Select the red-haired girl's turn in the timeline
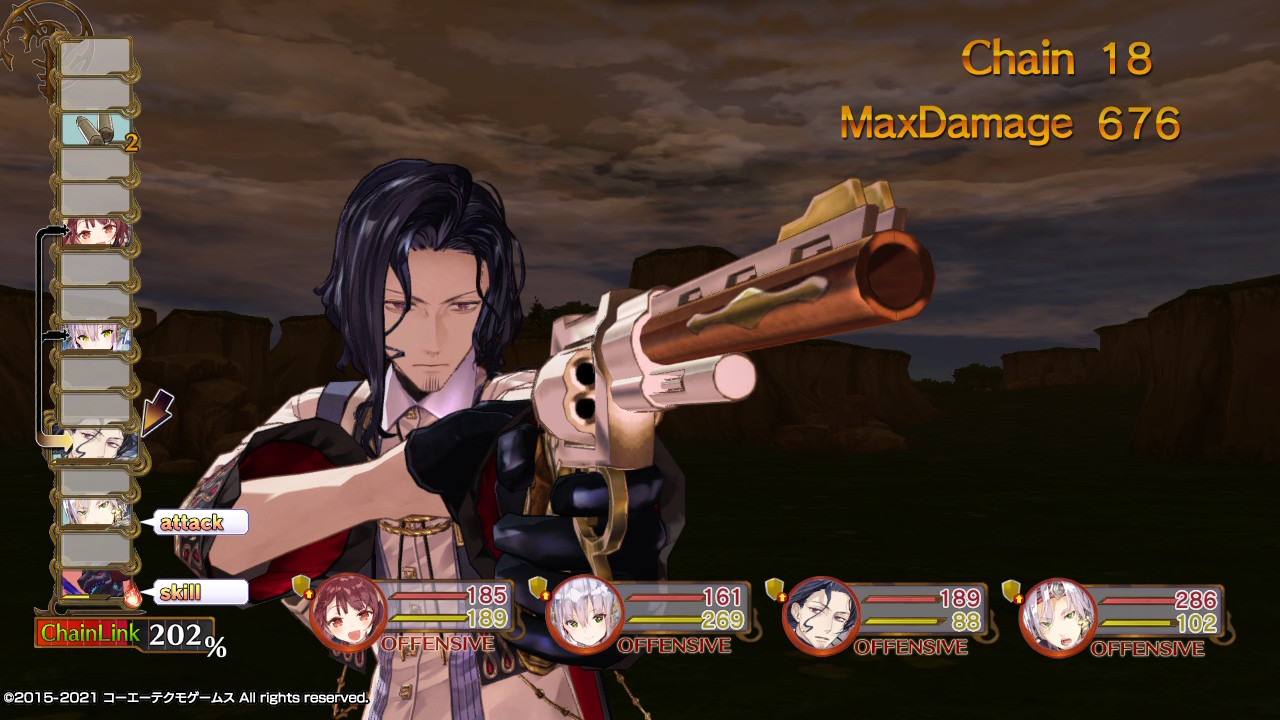Screen dimensions: 1280x720 [96, 234]
